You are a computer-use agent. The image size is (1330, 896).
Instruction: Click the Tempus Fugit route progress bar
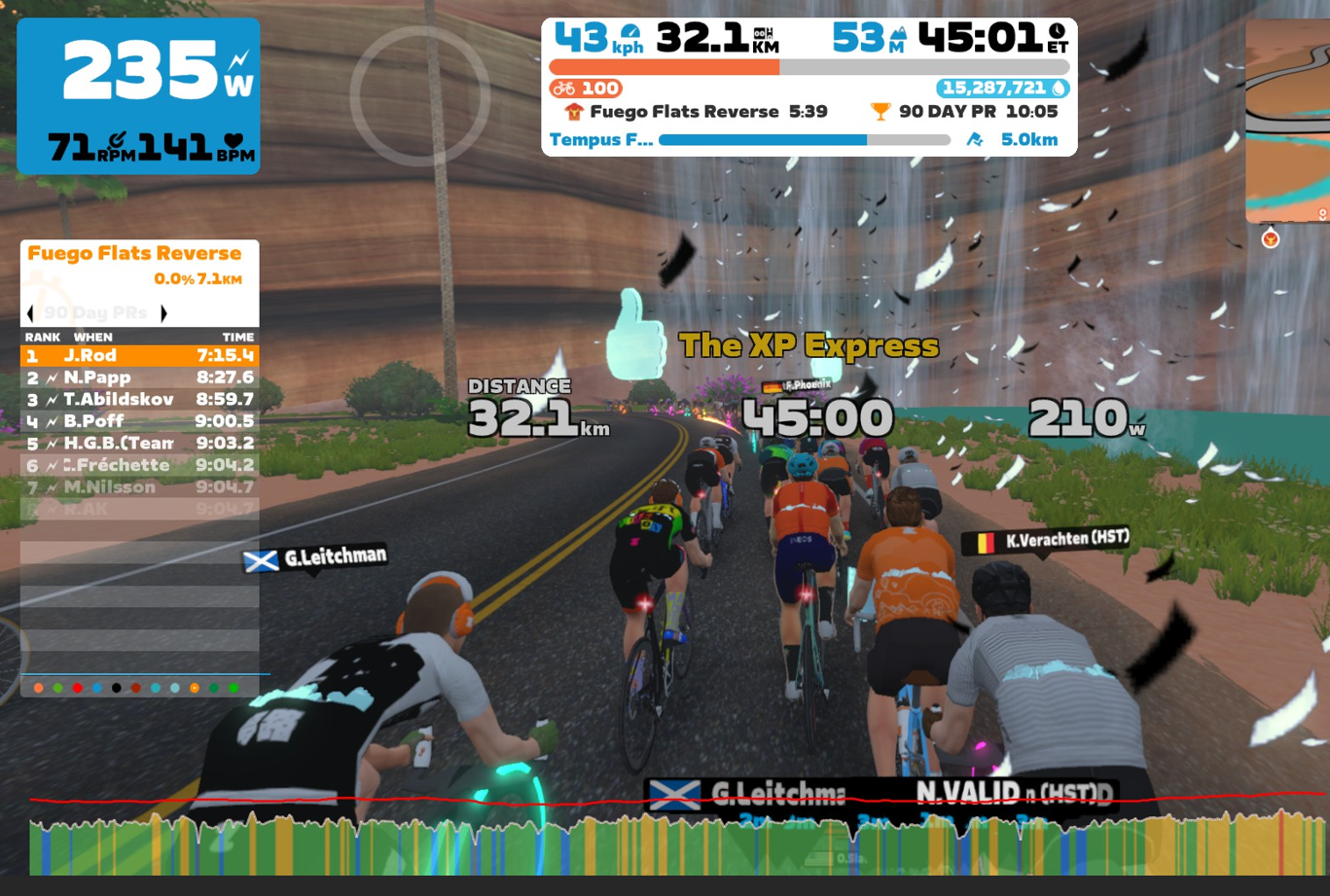click(x=804, y=140)
